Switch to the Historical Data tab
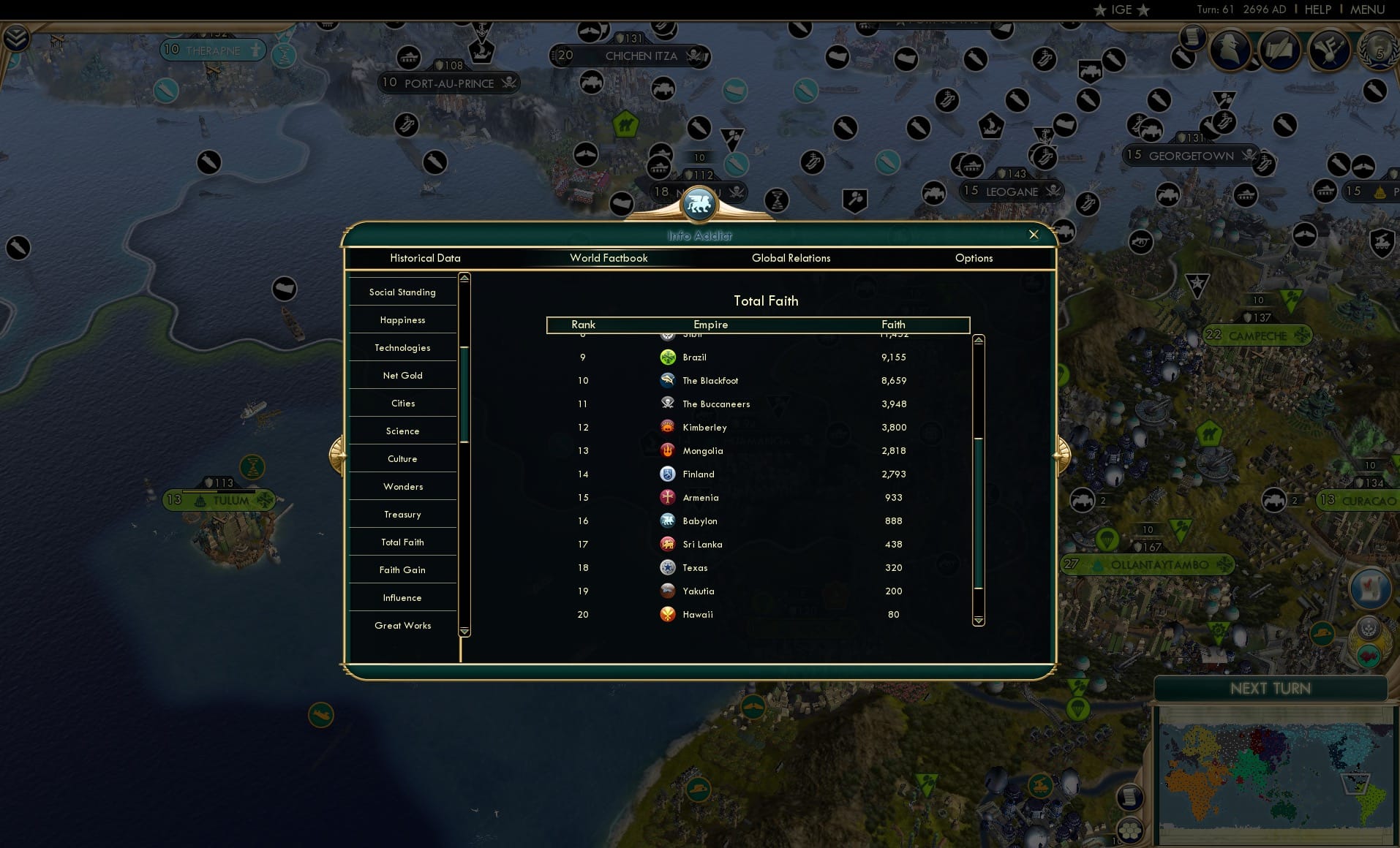 (x=426, y=258)
